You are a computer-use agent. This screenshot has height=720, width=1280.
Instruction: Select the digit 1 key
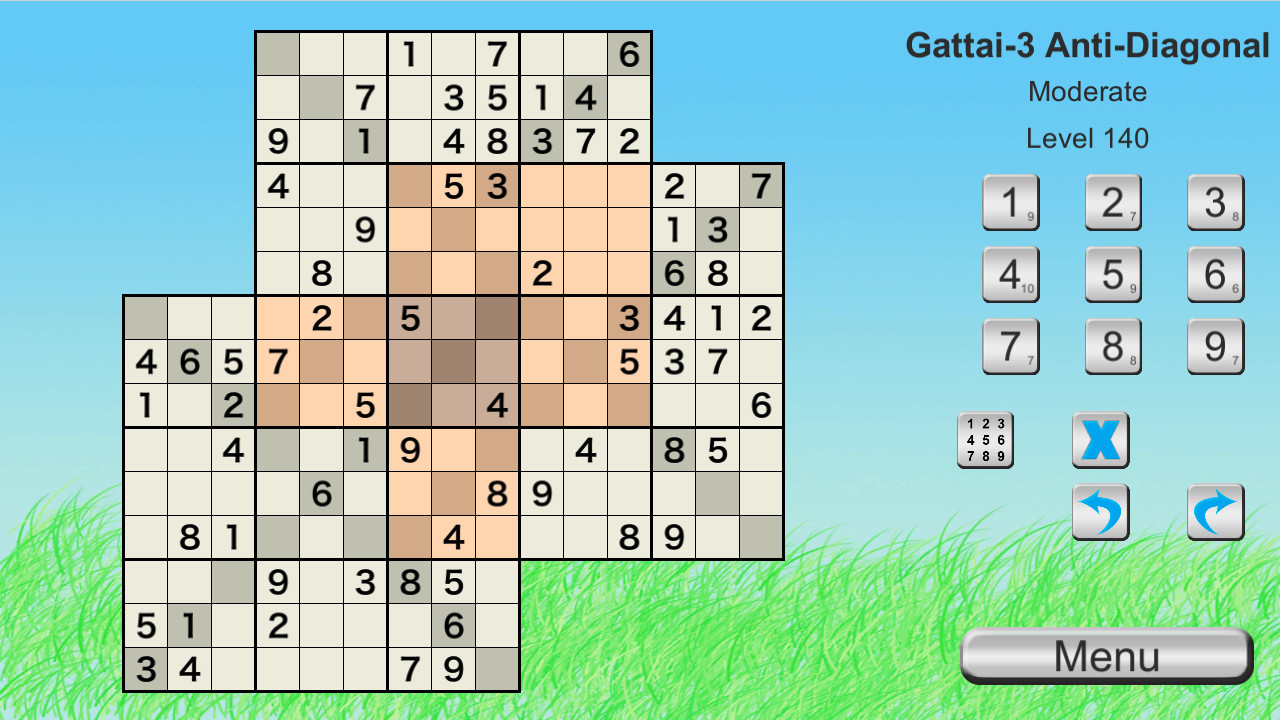click(x=1011, y=202)
